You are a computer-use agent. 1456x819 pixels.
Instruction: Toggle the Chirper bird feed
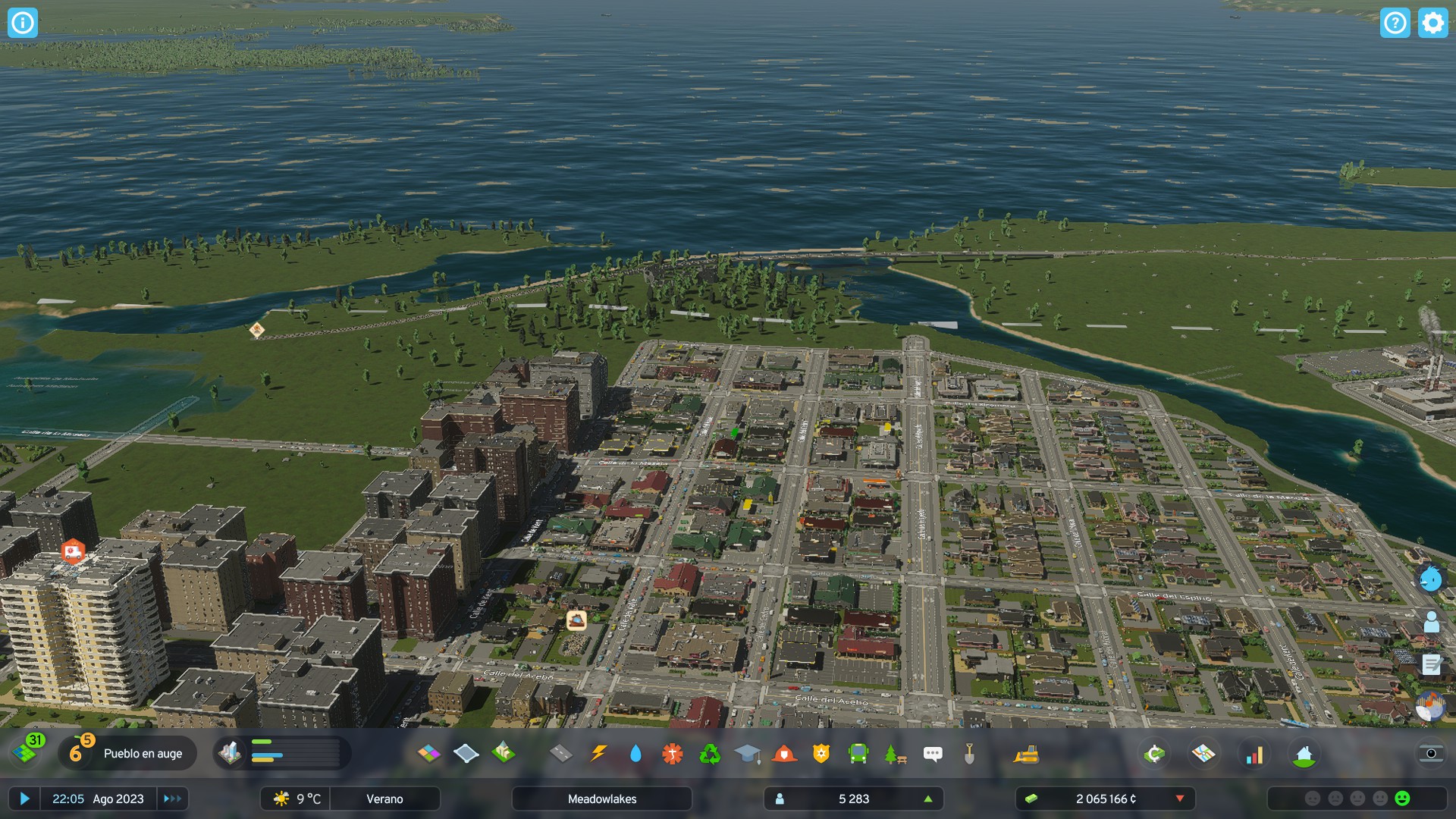pyautogui.click(x=1430, y=580)
